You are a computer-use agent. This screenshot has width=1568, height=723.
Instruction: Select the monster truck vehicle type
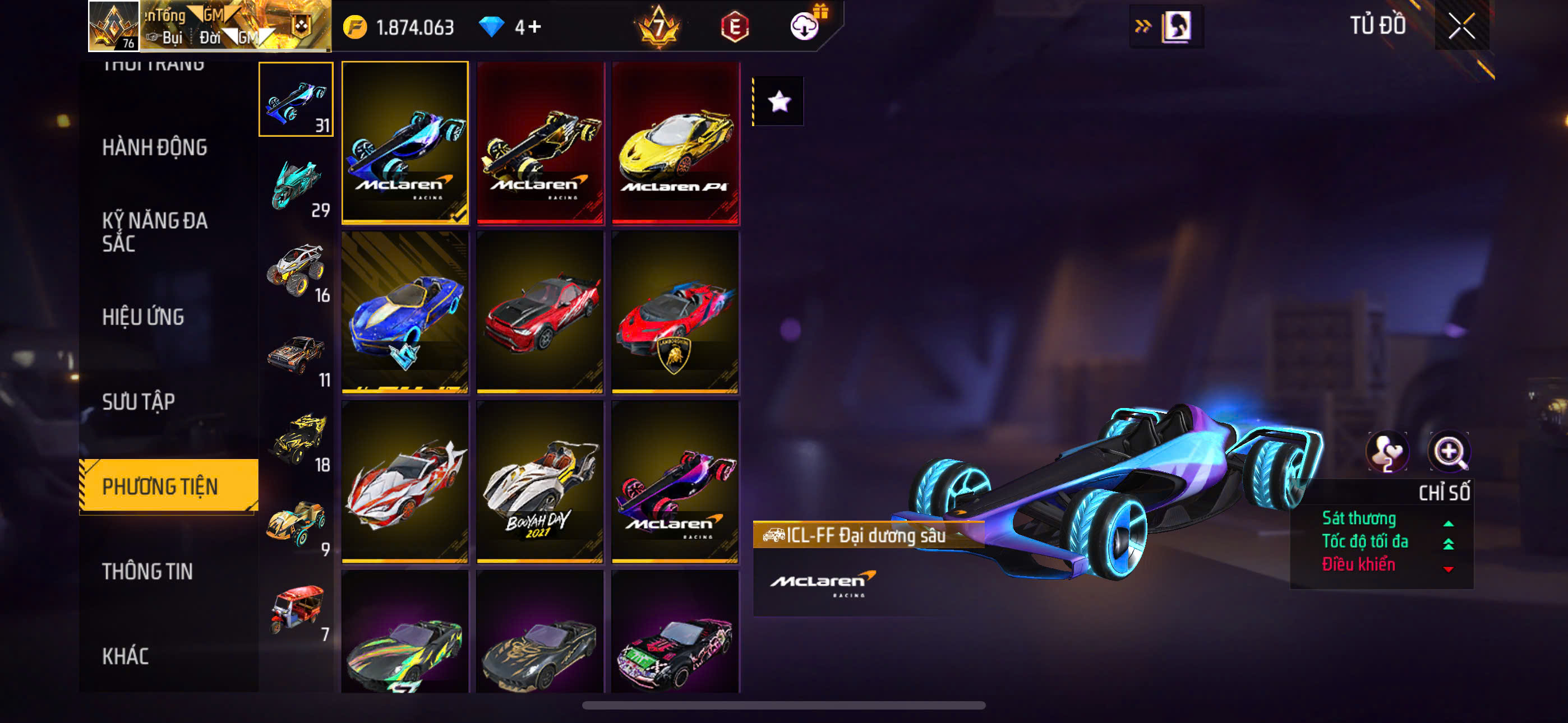pyautogui.click(x=297, y=270)
